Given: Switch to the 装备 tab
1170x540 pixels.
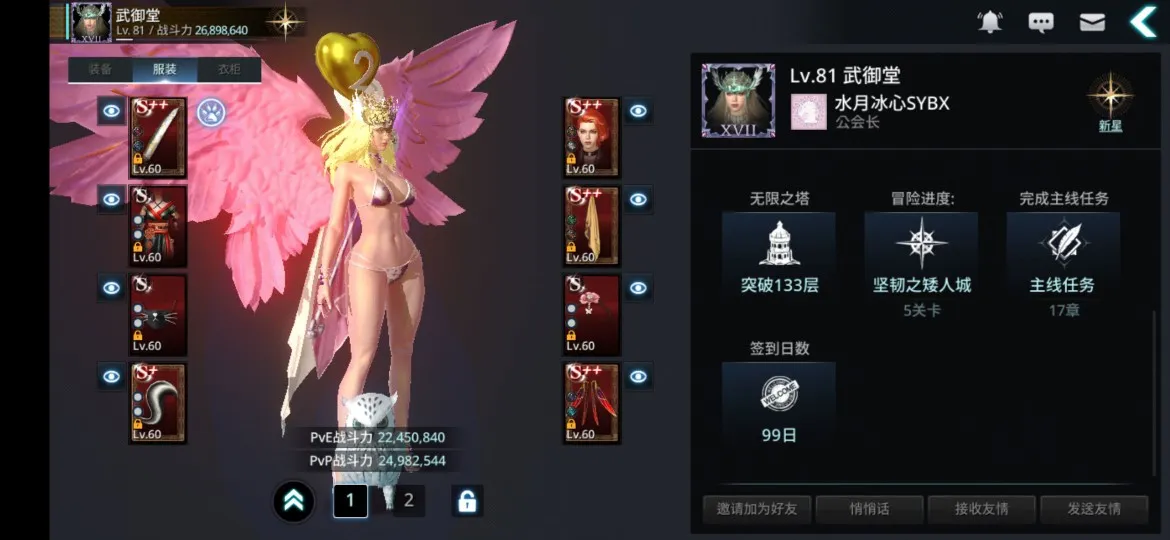Looking at the screenshot, I should (x=100, y=70).
